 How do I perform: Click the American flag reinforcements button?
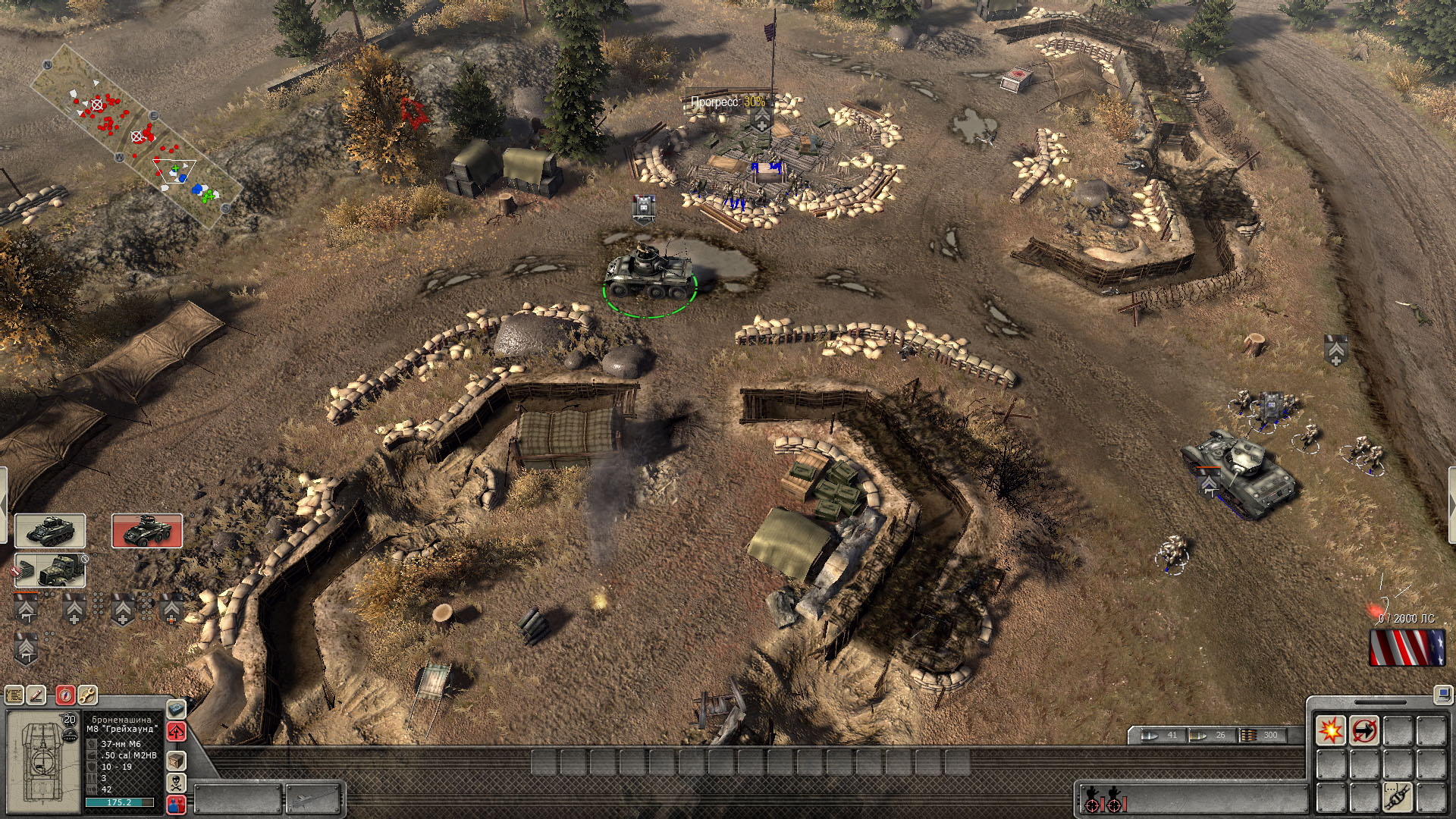(1407, 648)
